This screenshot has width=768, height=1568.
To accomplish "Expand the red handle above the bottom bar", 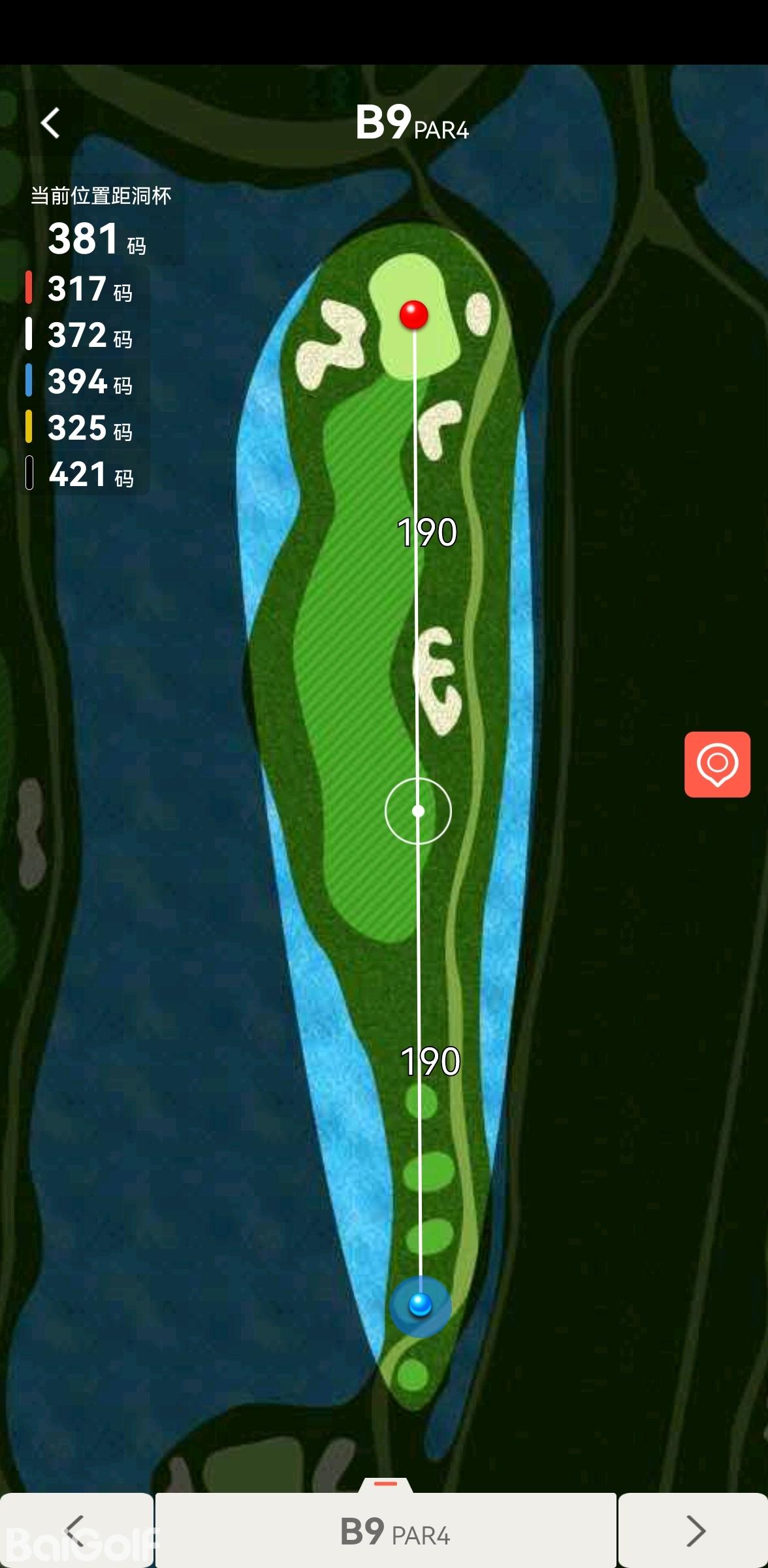I will pyautogui.click(x=385, y=1484).
